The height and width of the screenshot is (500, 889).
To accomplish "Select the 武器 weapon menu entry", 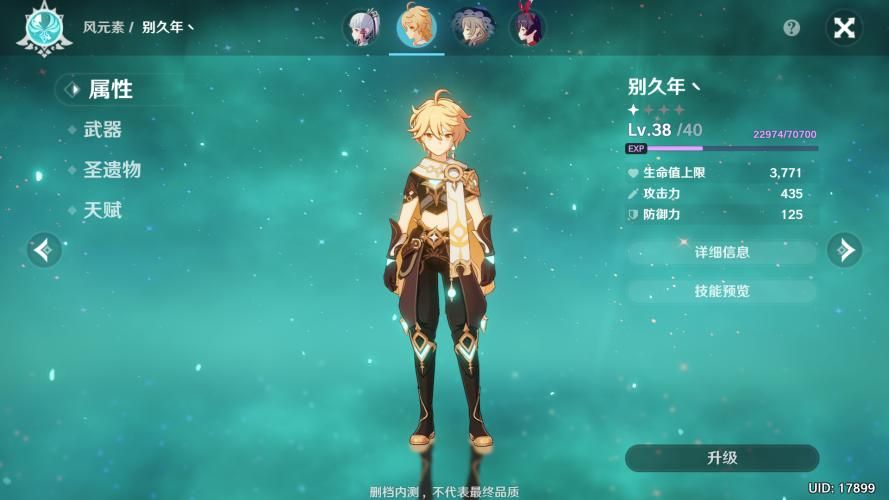I will (102, 130).
